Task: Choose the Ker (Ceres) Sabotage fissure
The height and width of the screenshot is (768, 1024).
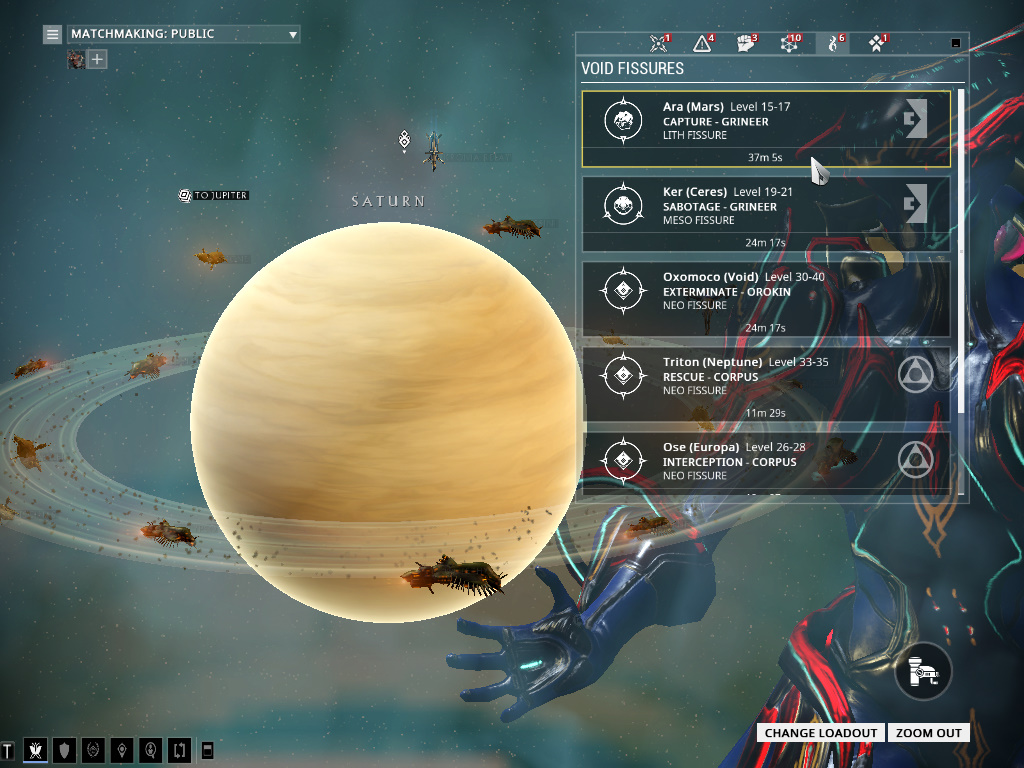Action: 765,213
